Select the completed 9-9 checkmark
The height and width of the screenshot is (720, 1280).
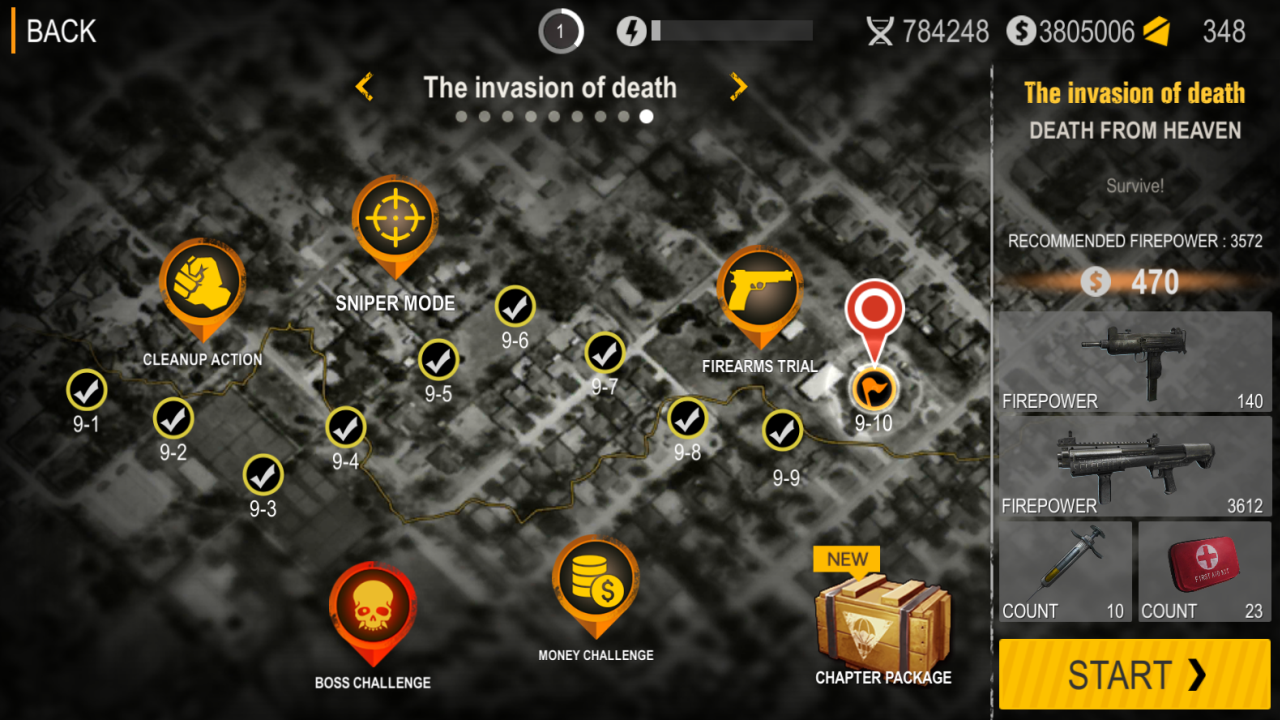click(x=783, y=429)
